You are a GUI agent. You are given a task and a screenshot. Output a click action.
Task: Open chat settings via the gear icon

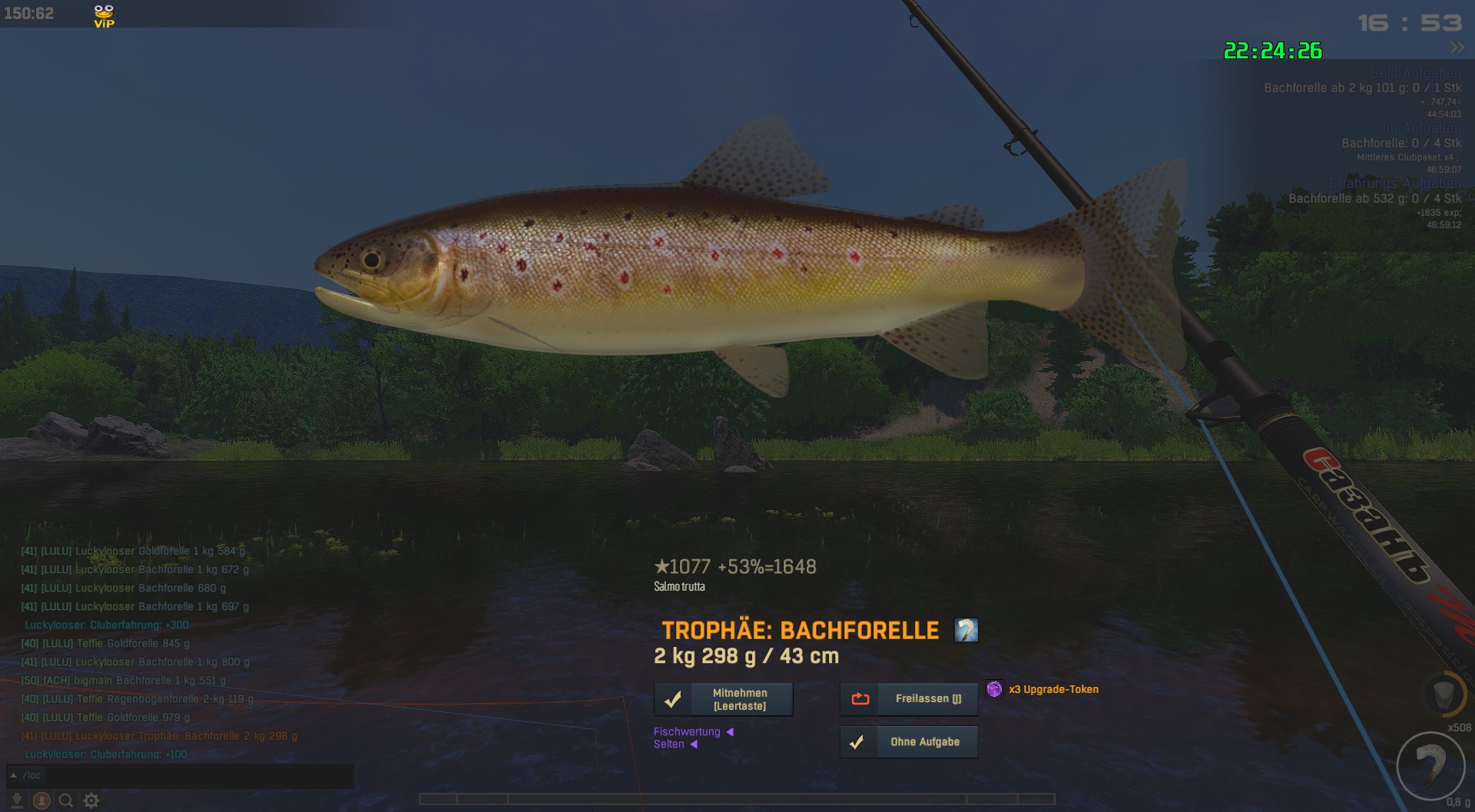coord(91,800)
